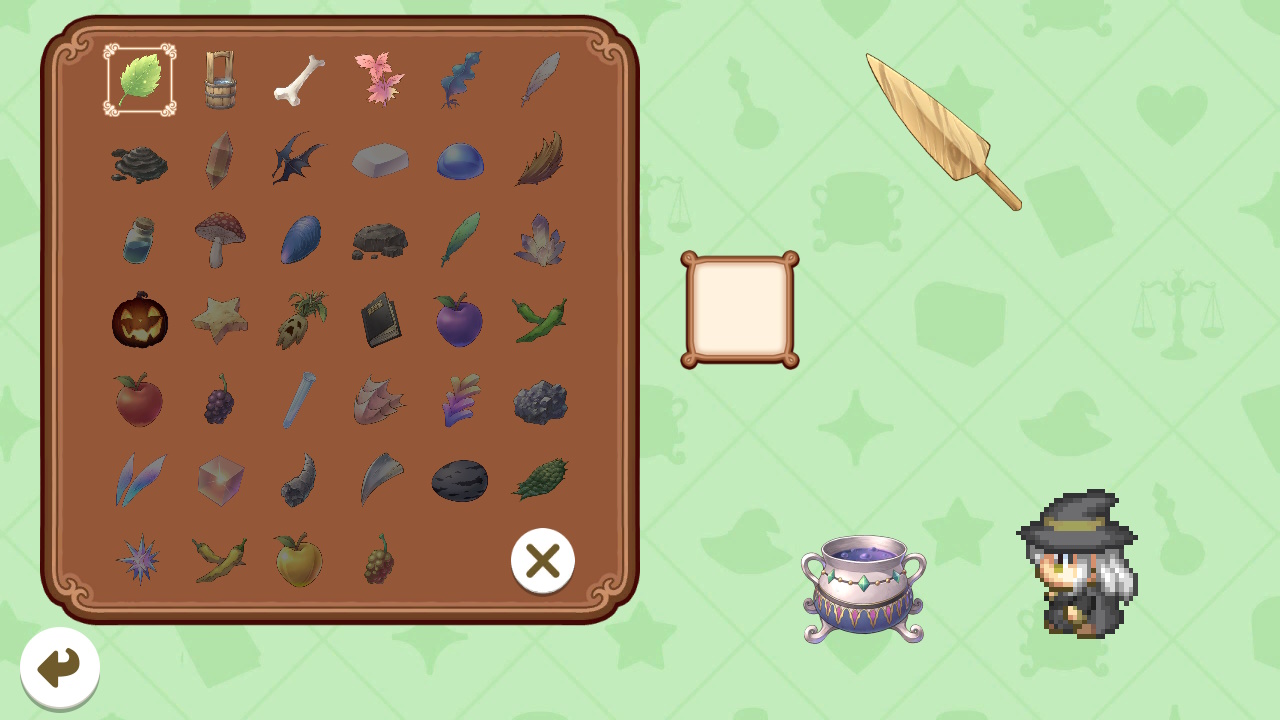The image size is (1280, 720).
Task: Choose the bat wing ingredient
Action: 300,160
